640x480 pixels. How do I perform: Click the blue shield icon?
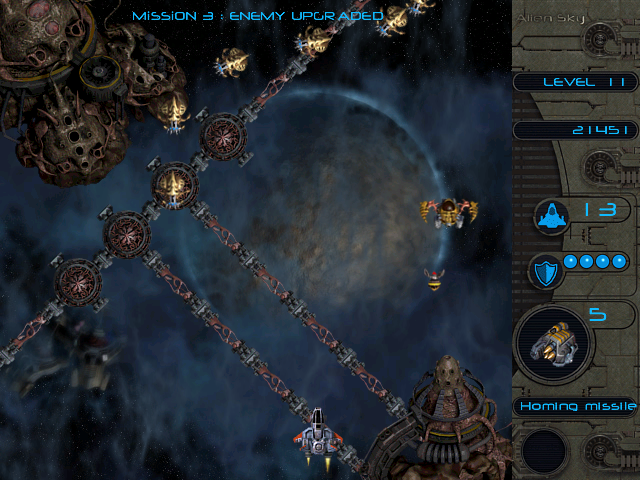tap(546, 271)
